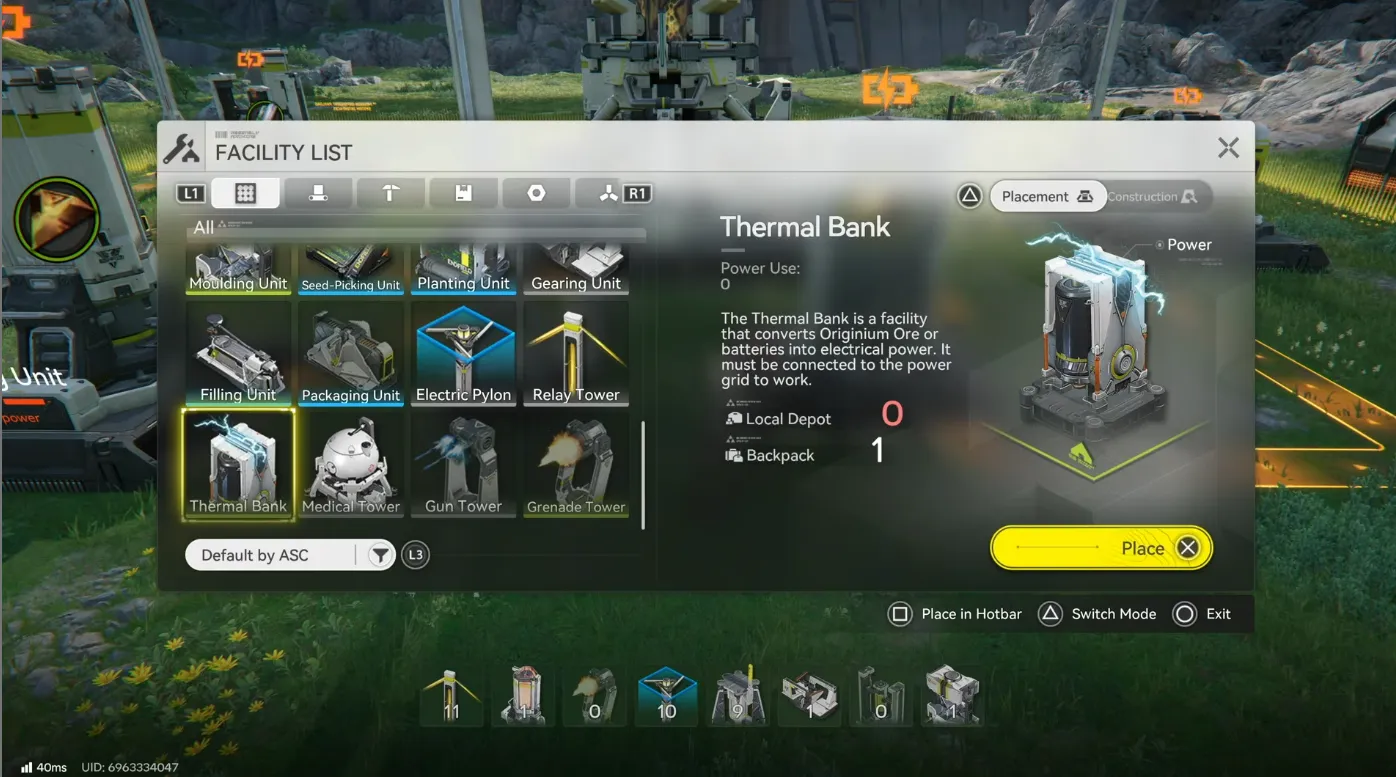Pick Relay Tower in the facility list
Screen dimensions: 1396x777
[x=576, y=355]
